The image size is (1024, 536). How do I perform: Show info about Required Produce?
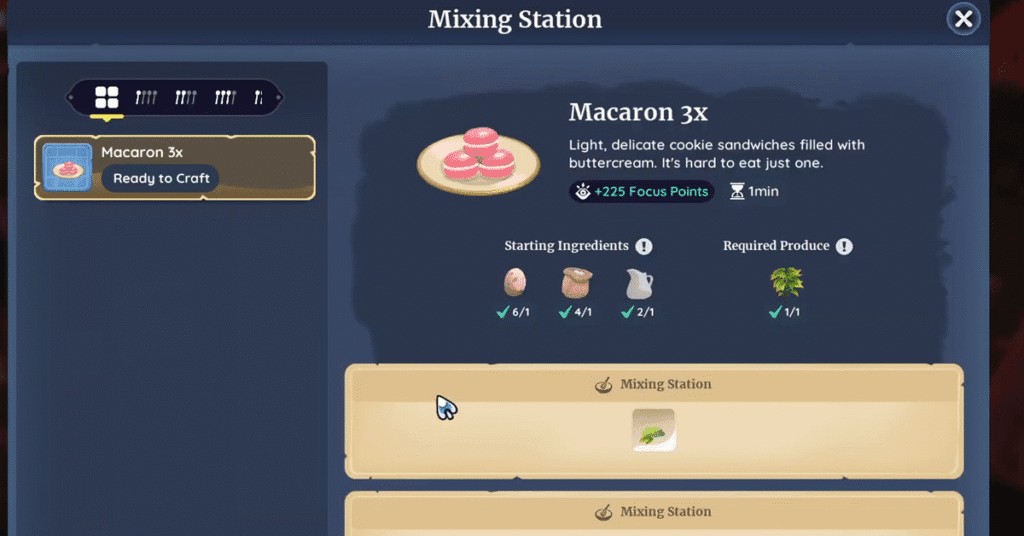[x=844, y=246]
